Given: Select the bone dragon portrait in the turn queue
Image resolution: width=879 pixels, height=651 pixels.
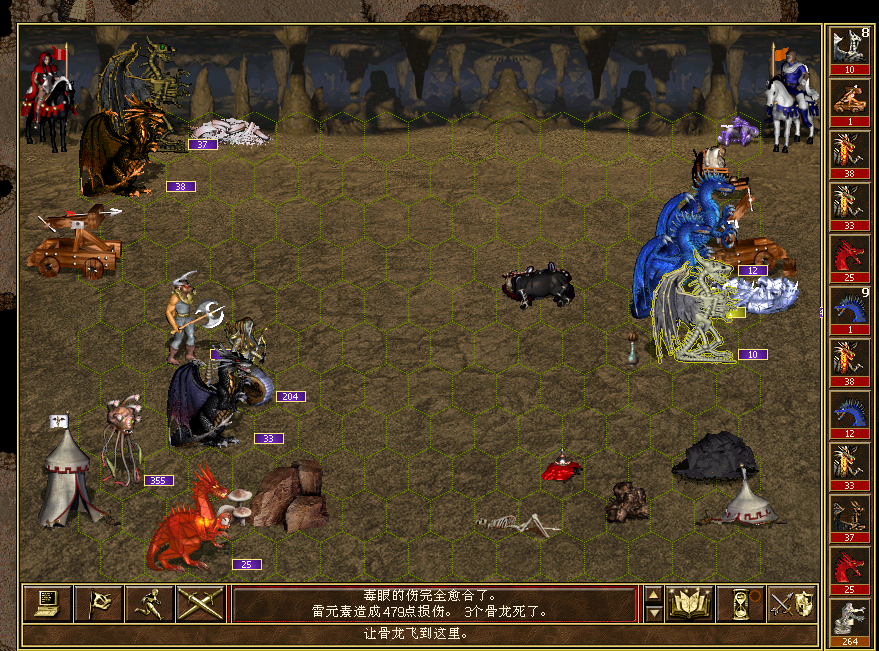Looking at the screenshot, I should [x=849, y=45].
